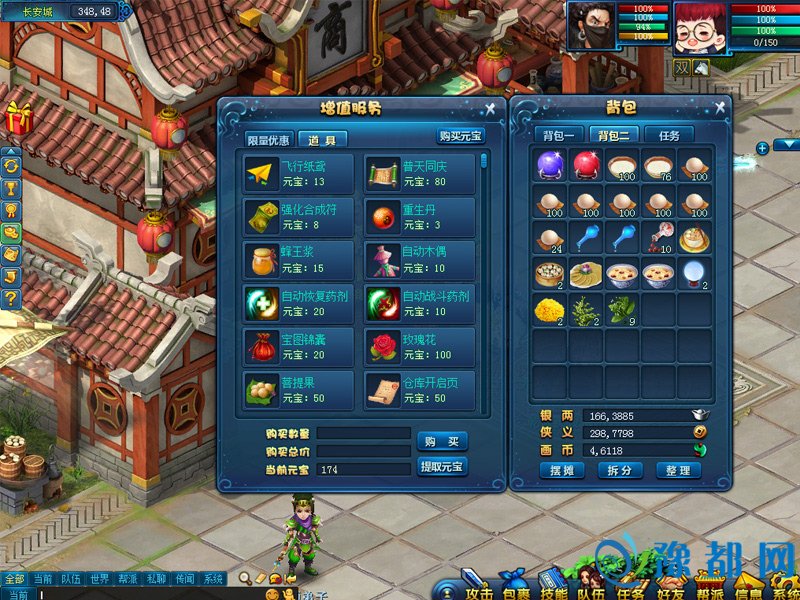Switch to the 限量优惠 tab
This screenshot has height=600, width=800.
point(269,140)
